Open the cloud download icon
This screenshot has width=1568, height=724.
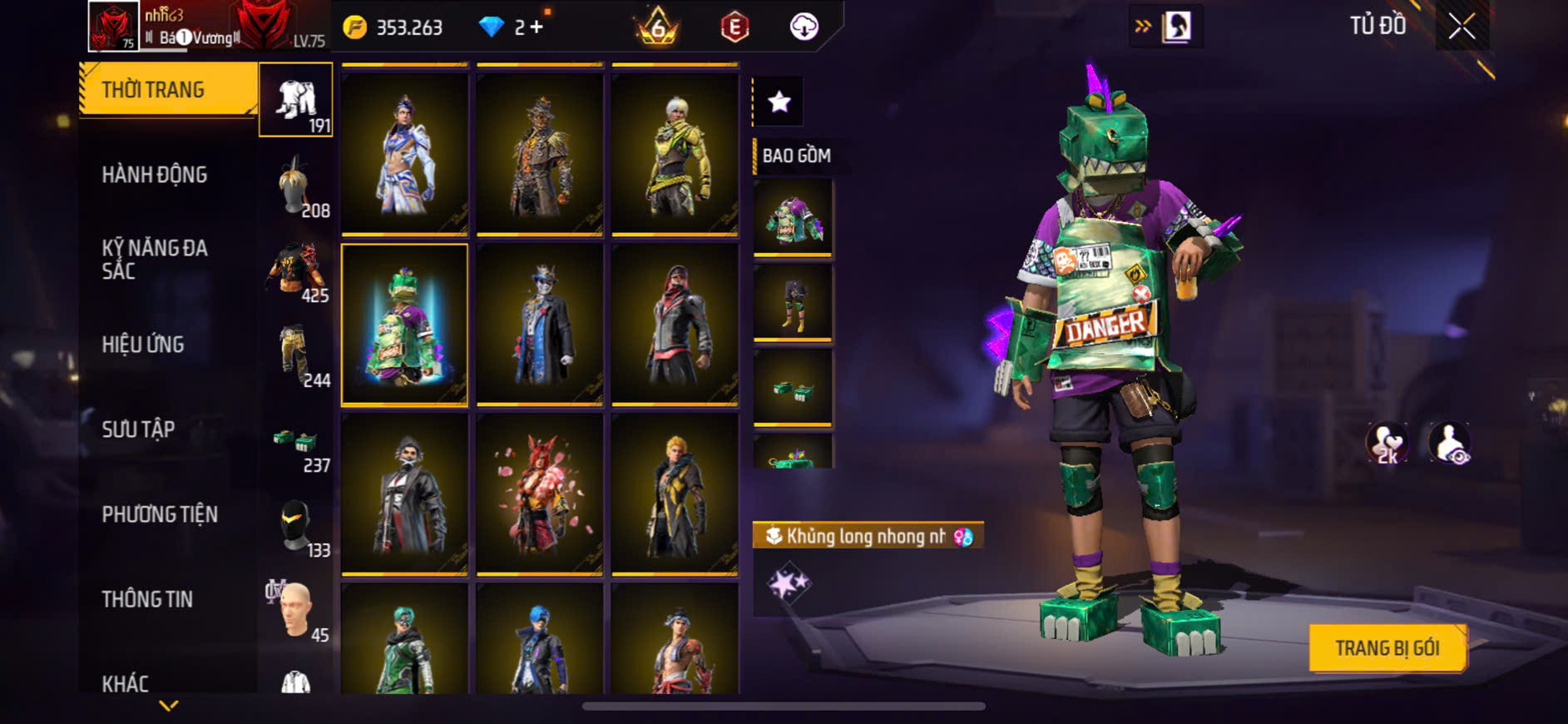tap(804, 27)
